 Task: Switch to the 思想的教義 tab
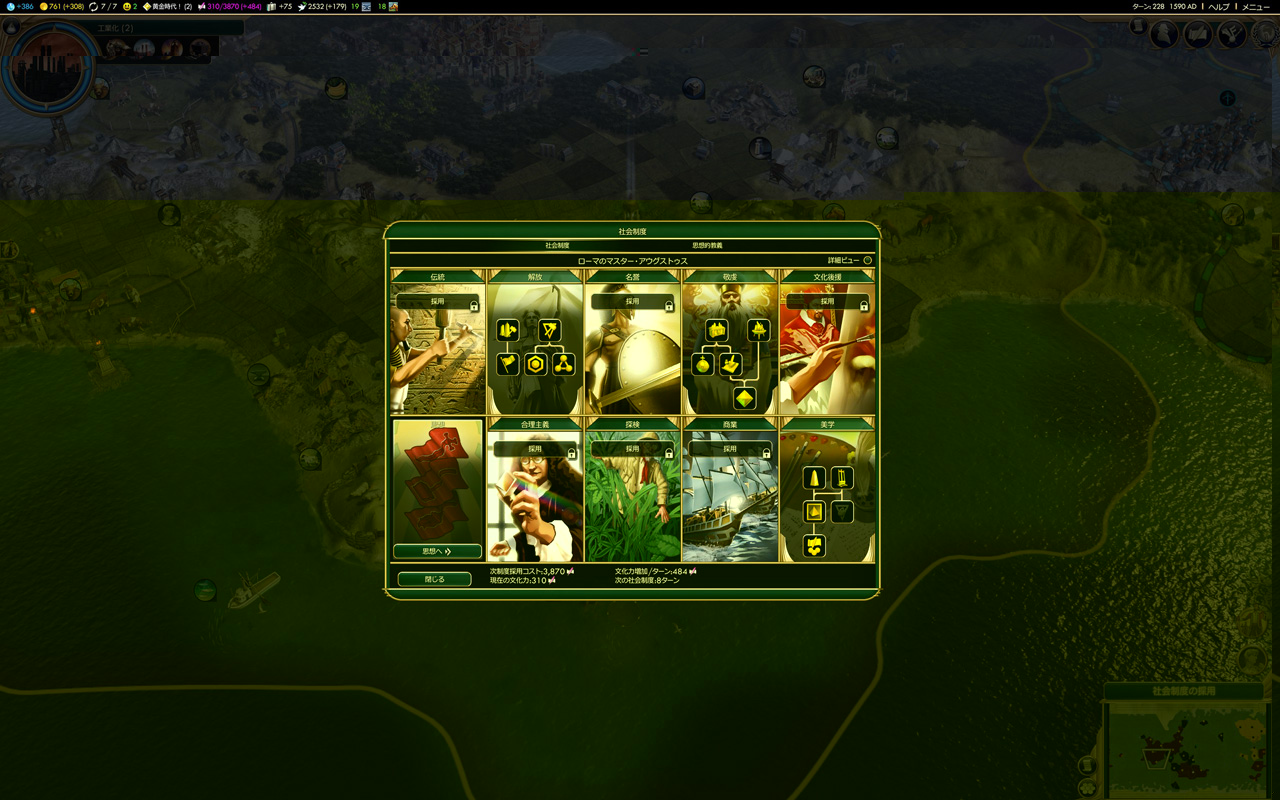click(x=707, y=245)
